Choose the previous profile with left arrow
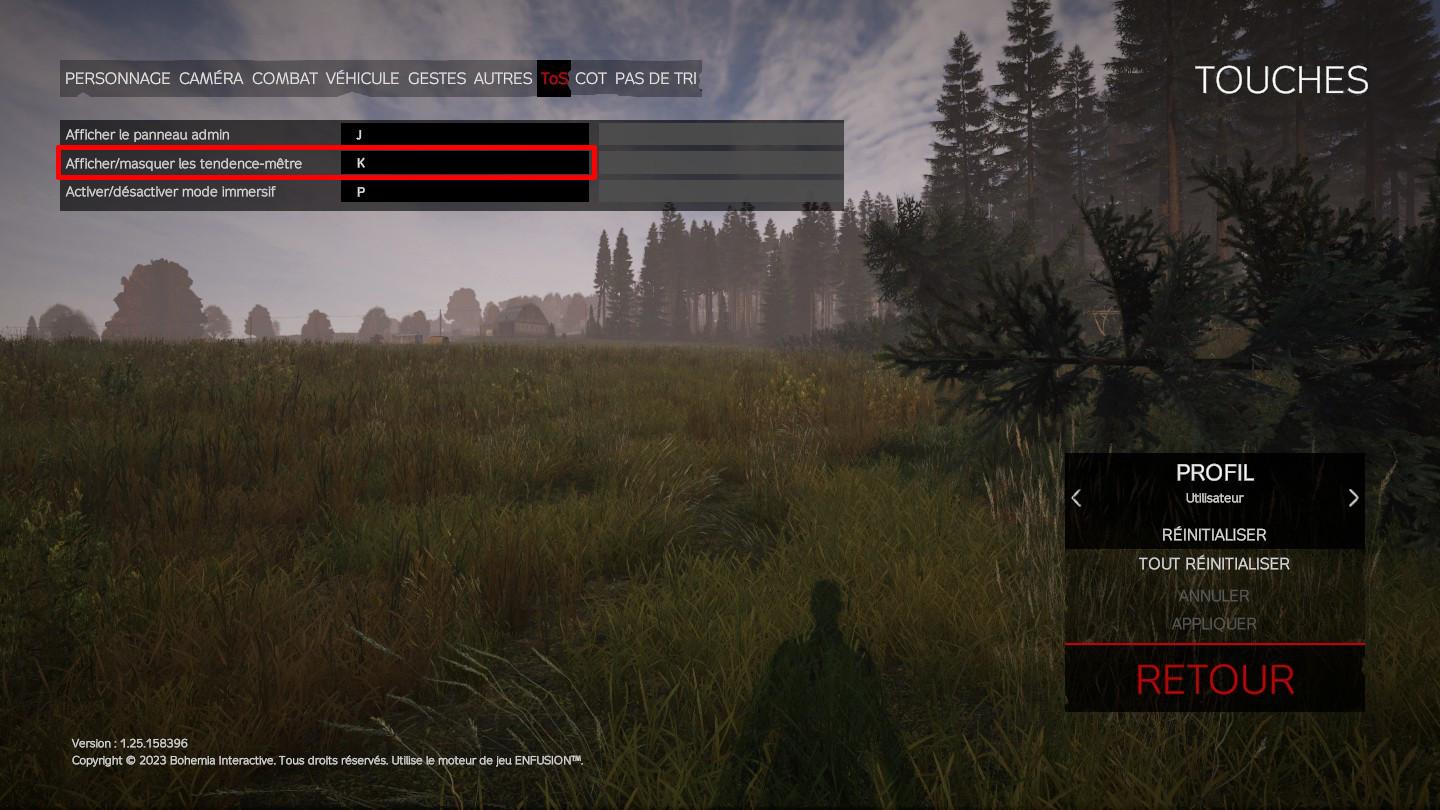The image size is (1440, 810). [x=1077, y=498]
